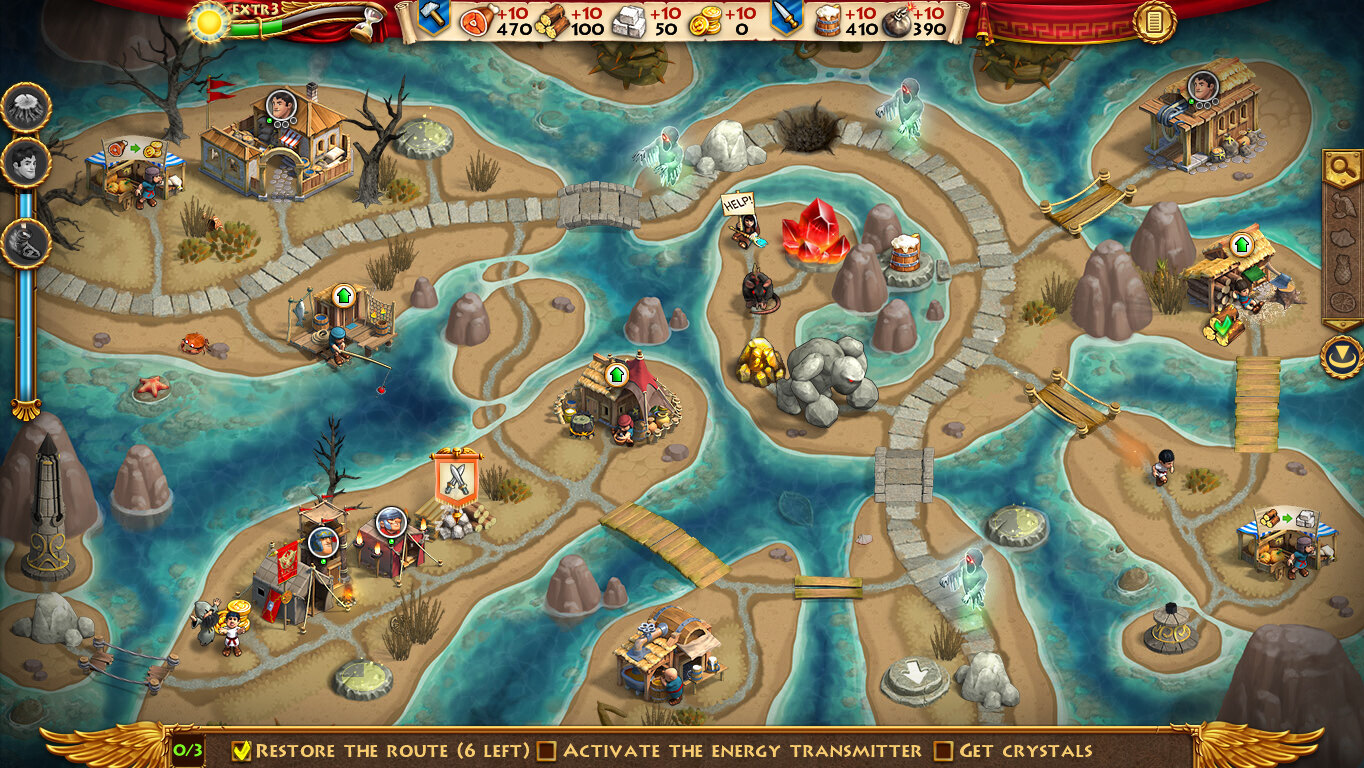Screen dimensions: 1364x768
Task: Activate the hero portrait bonus ability
Action: tap(26, 163)
